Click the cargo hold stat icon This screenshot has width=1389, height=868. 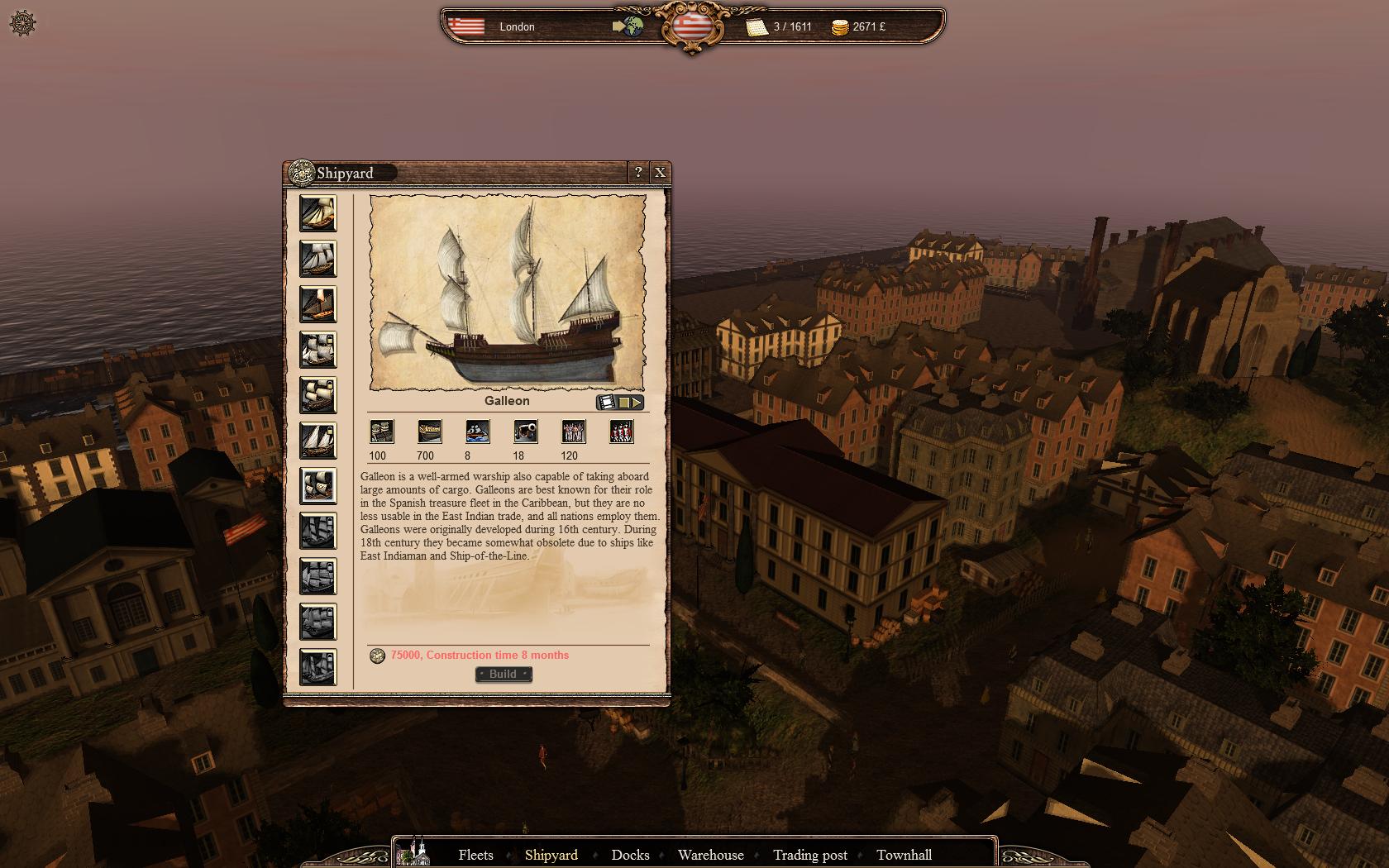382,432
